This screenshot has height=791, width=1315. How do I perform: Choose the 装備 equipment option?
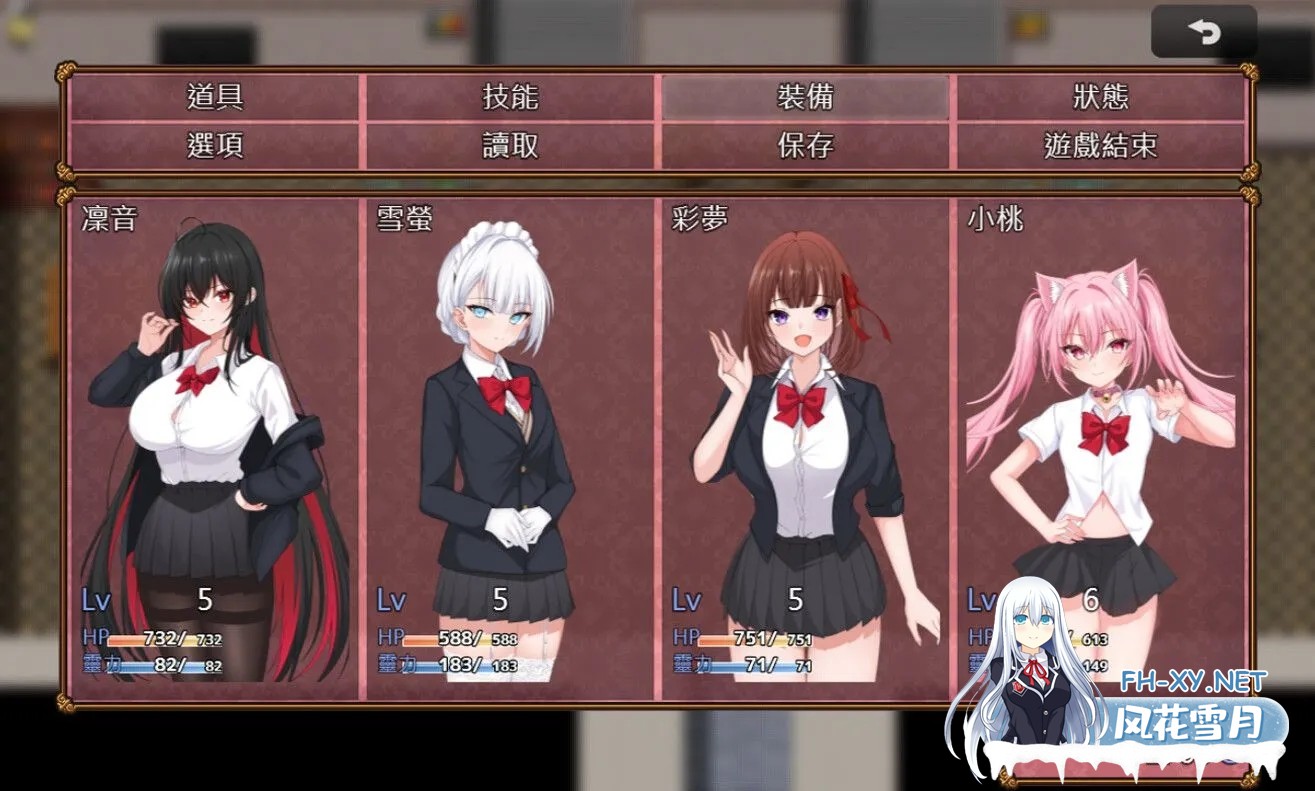[805, 97]
